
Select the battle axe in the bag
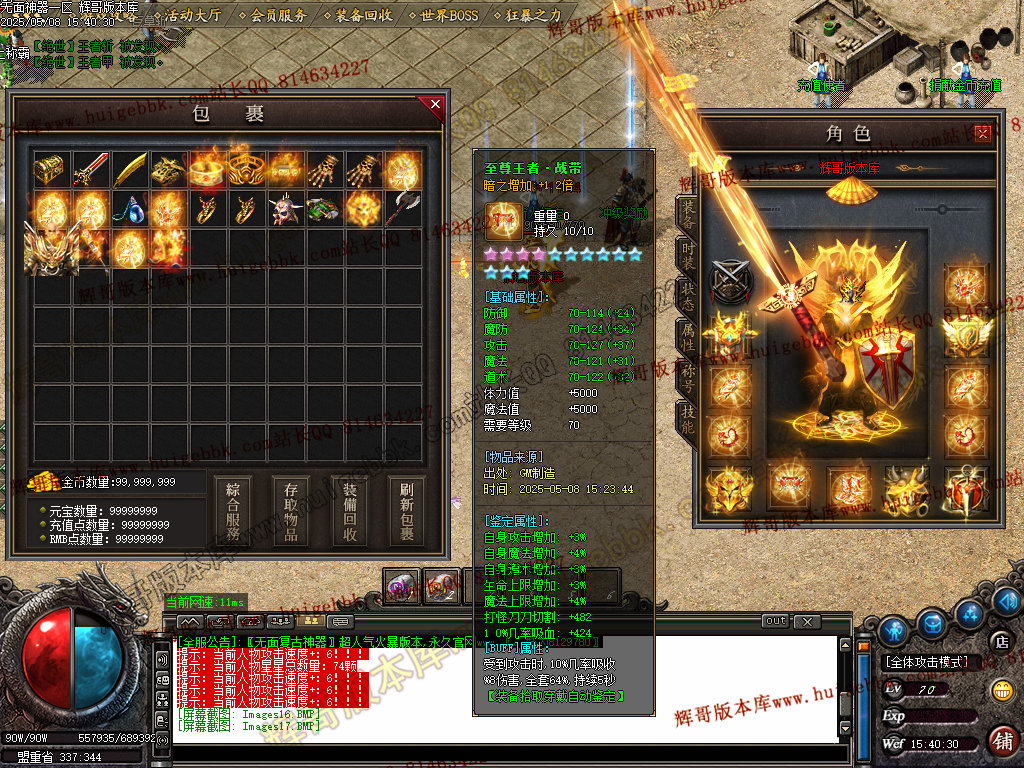tap(402, 209)
